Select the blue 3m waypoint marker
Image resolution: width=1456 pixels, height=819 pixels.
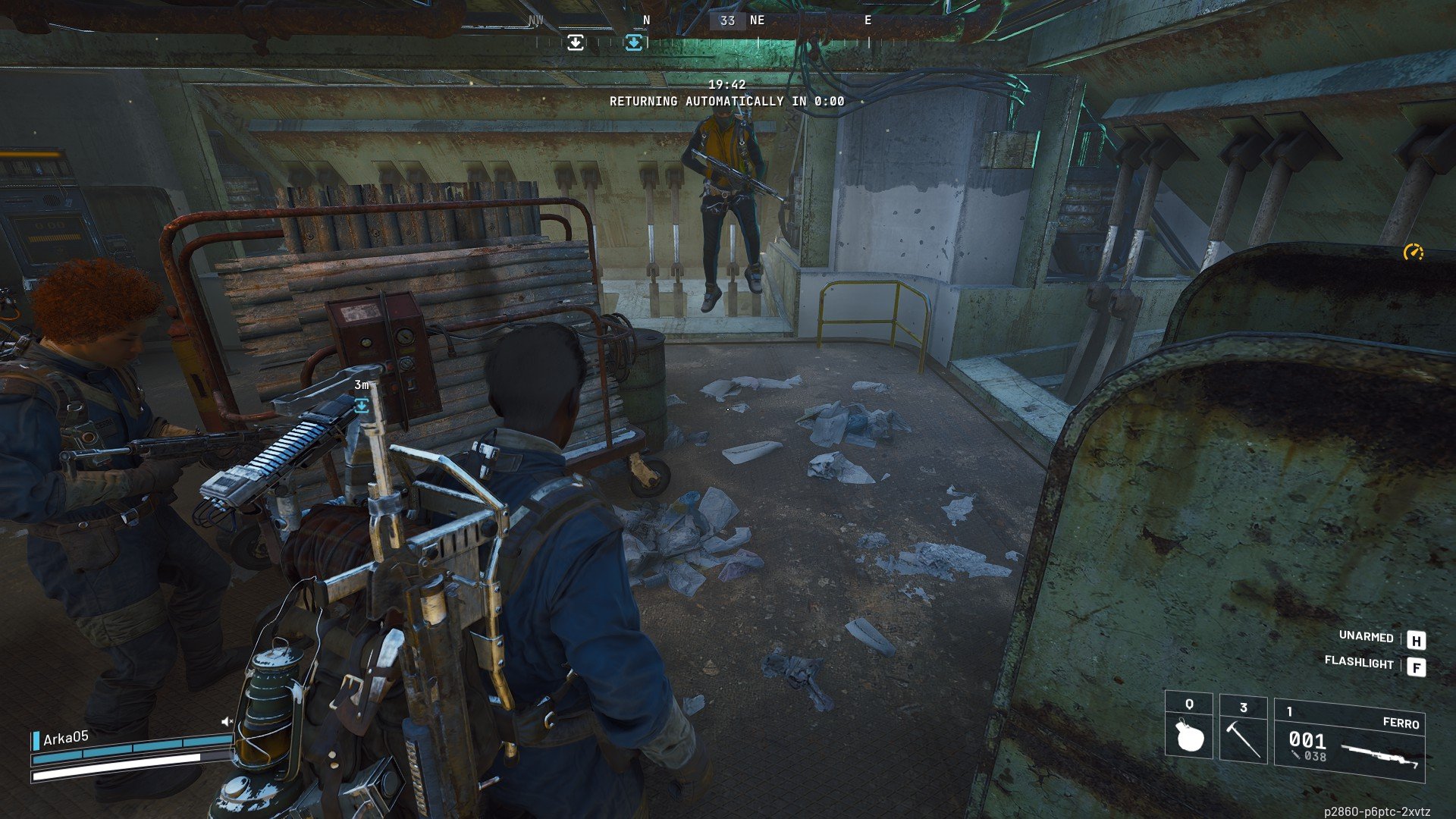(362, 406)
